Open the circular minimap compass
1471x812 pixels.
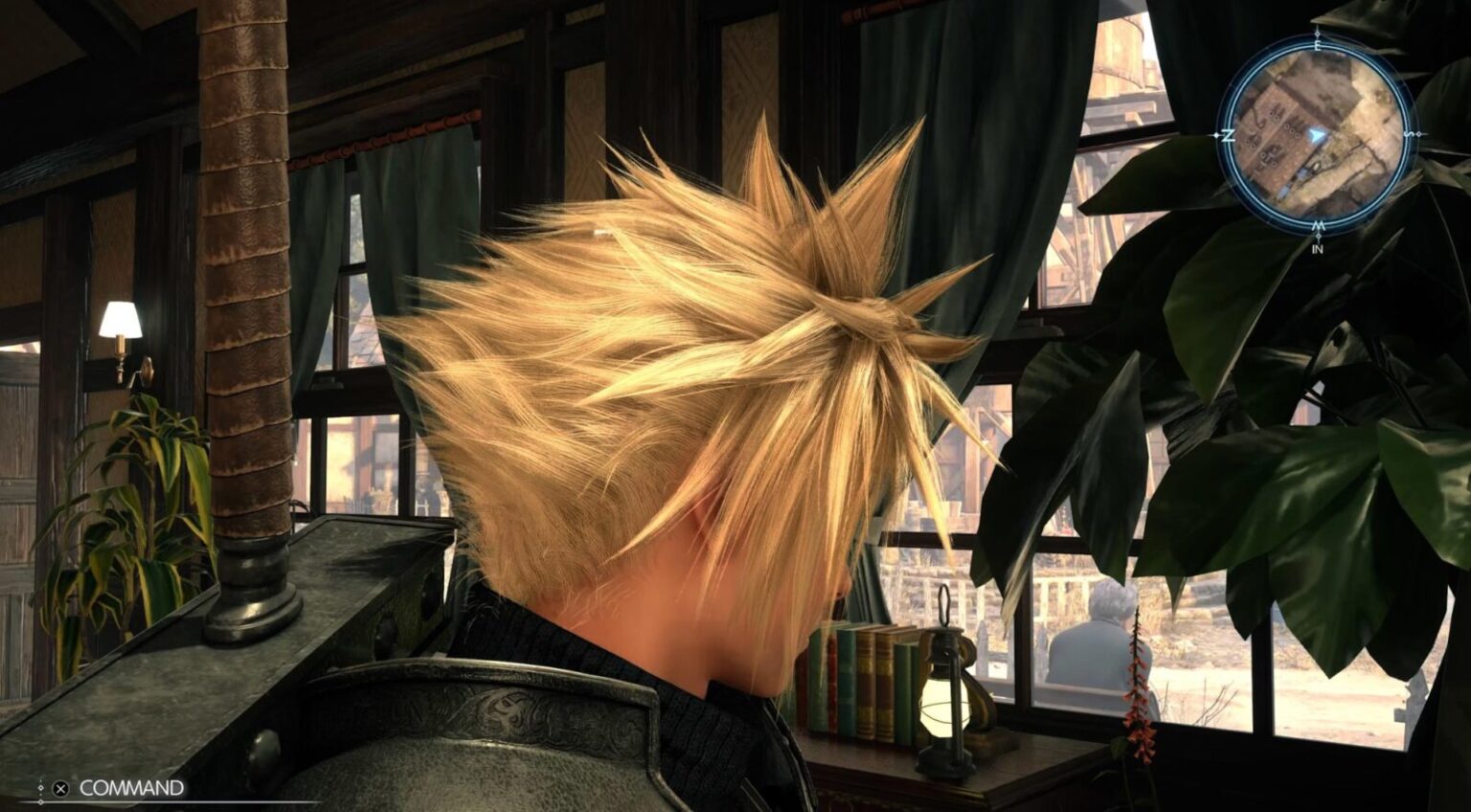coord(1318,134)
